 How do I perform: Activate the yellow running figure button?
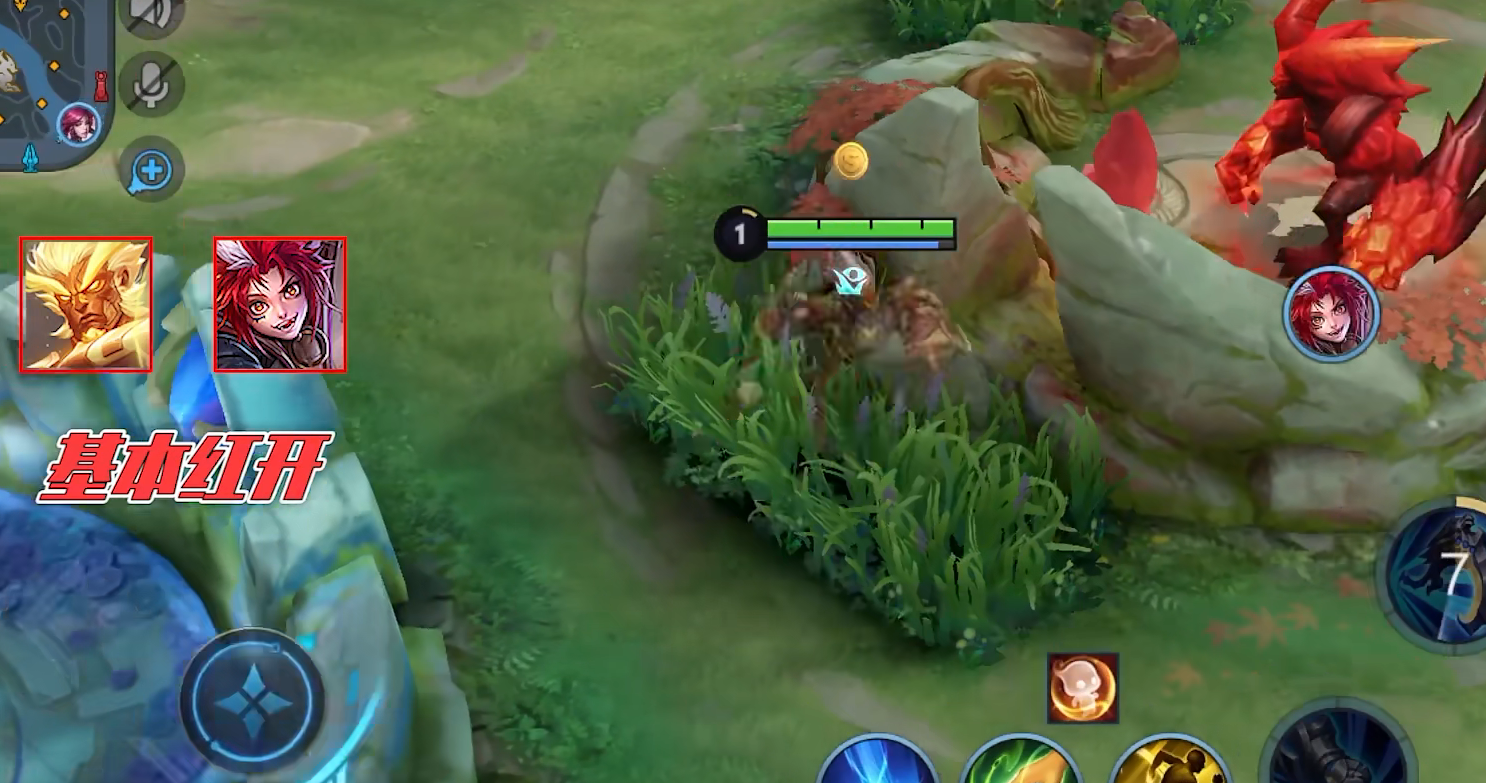click(1169, 763)
